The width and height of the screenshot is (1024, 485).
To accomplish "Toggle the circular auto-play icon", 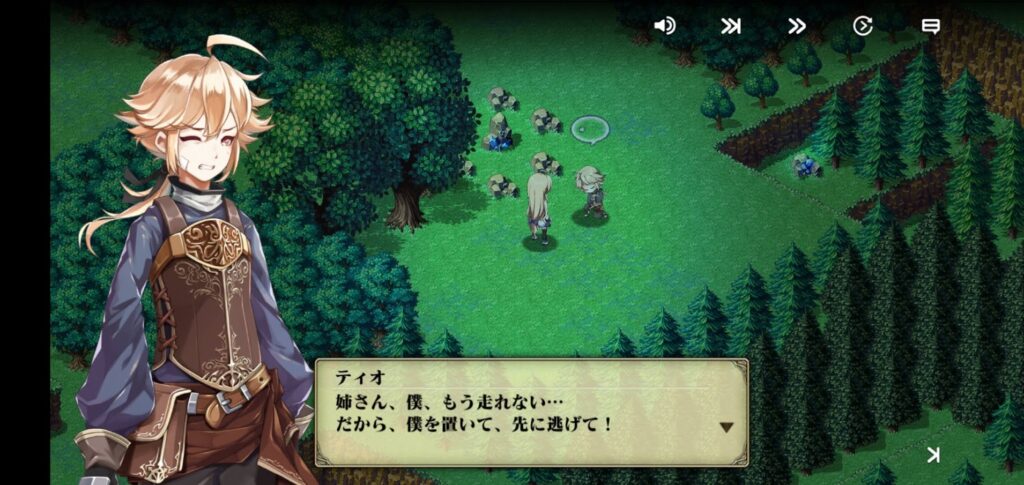I will pyautogui.click(x=862, y=26).
